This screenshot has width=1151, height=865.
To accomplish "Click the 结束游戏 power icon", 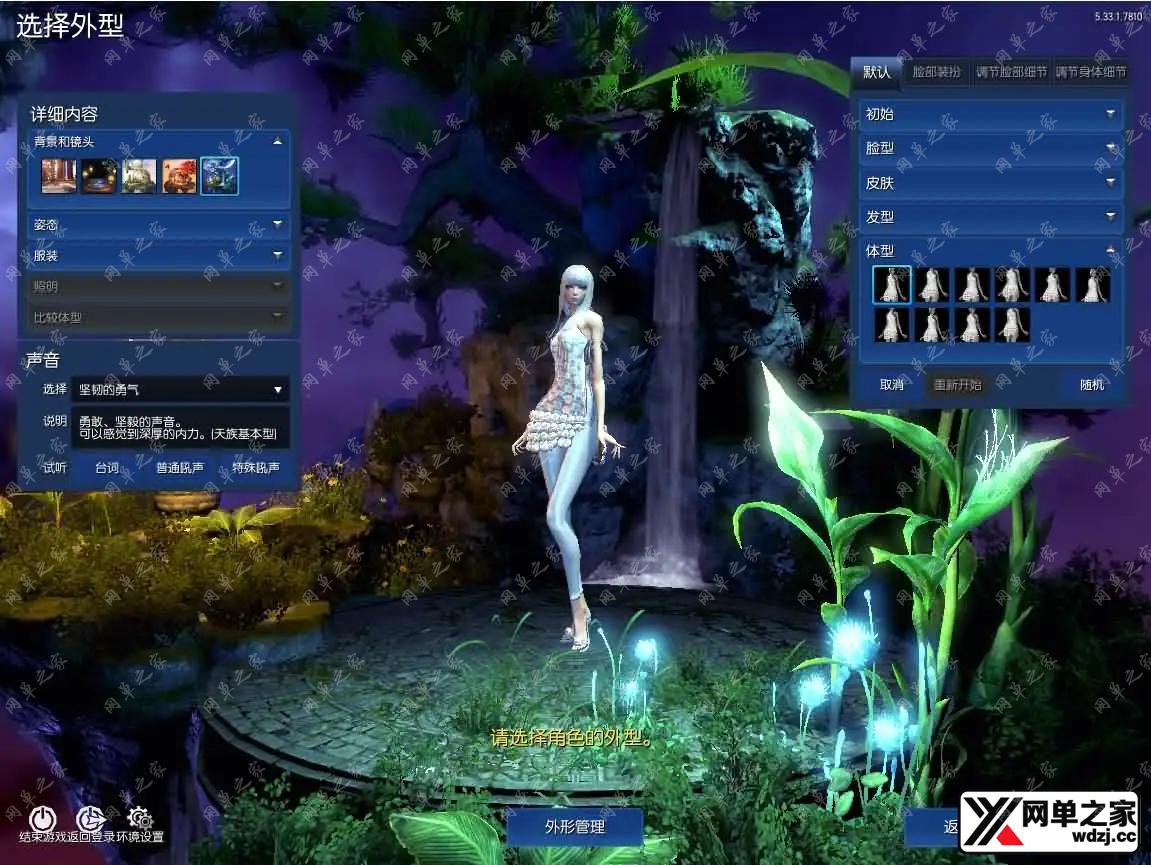I will pos(41,819).
